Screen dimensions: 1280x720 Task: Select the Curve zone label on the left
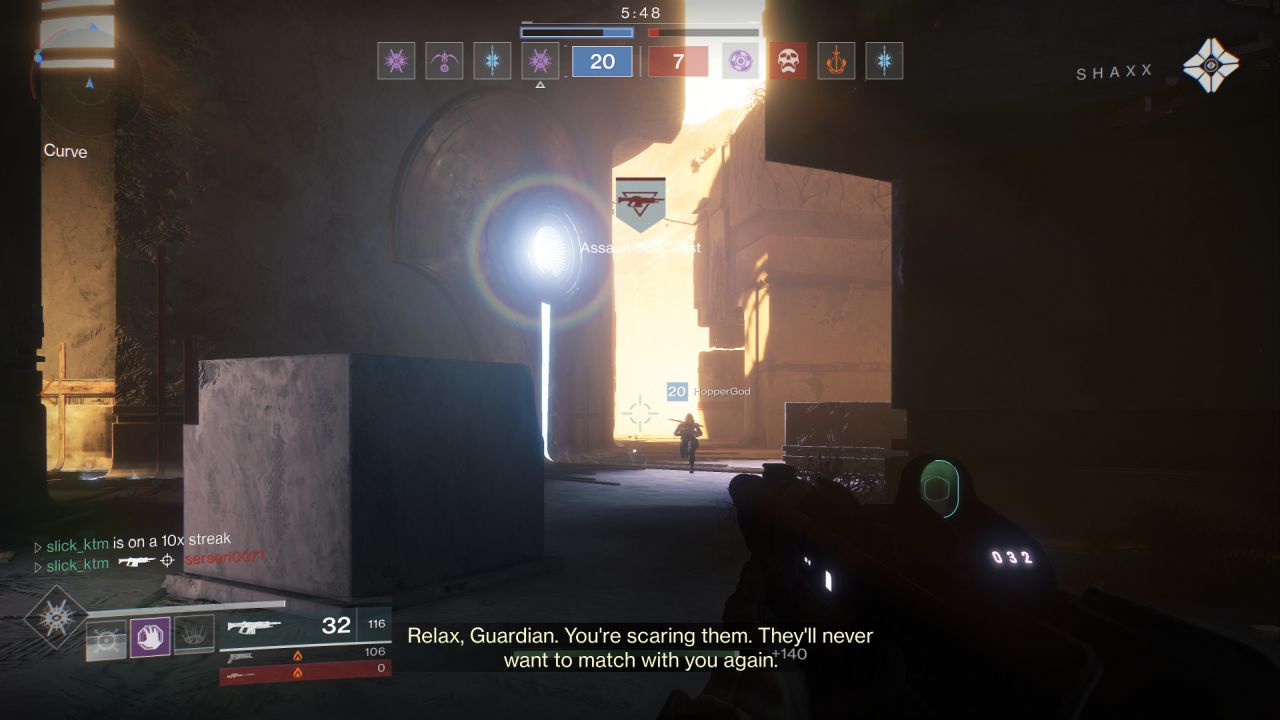(x=64, y=152)
